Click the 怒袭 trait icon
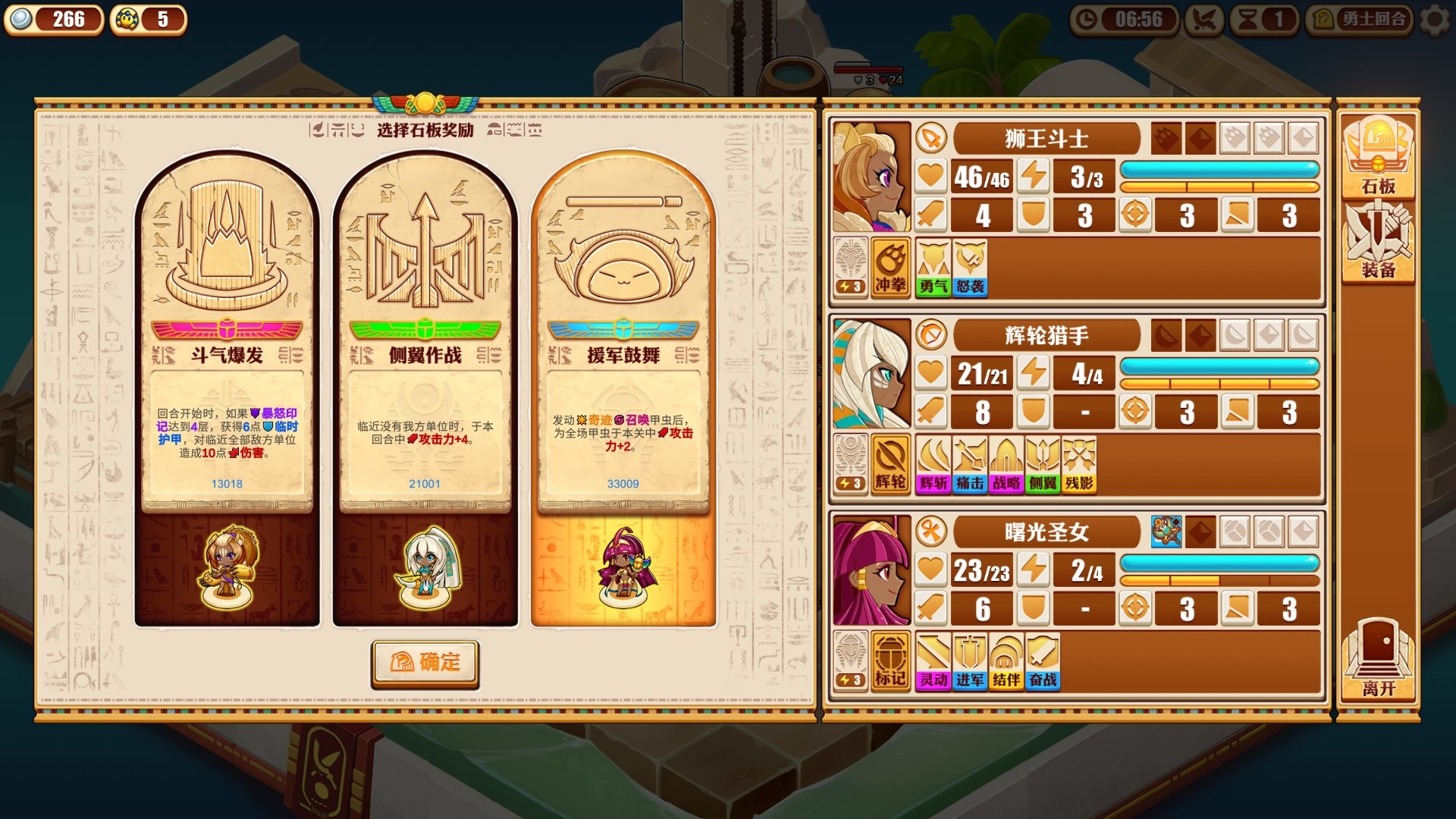Screen dimensions: 1456x819 click(969, 269)
